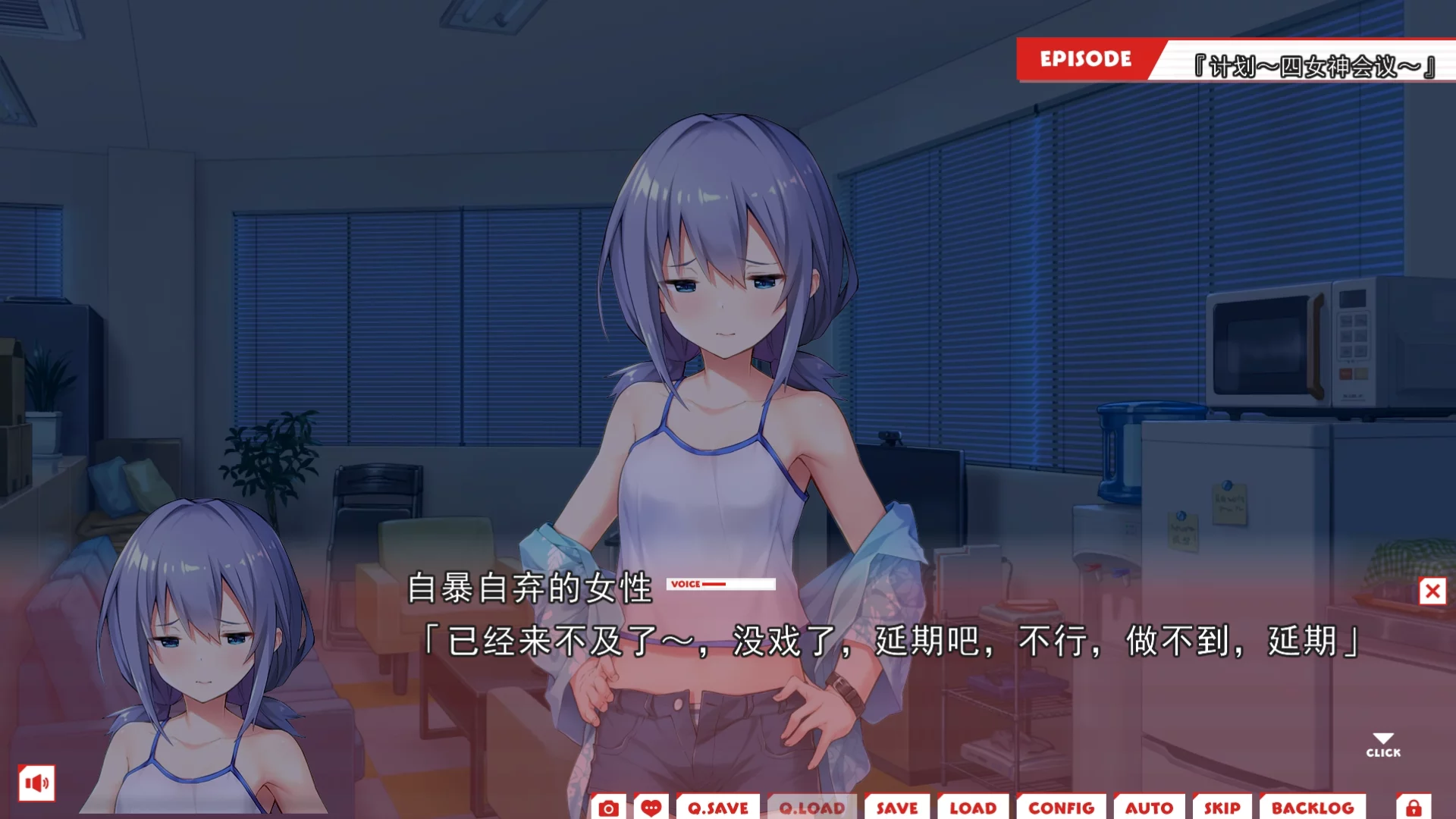Activate the SKIP button

(1222, 808)
